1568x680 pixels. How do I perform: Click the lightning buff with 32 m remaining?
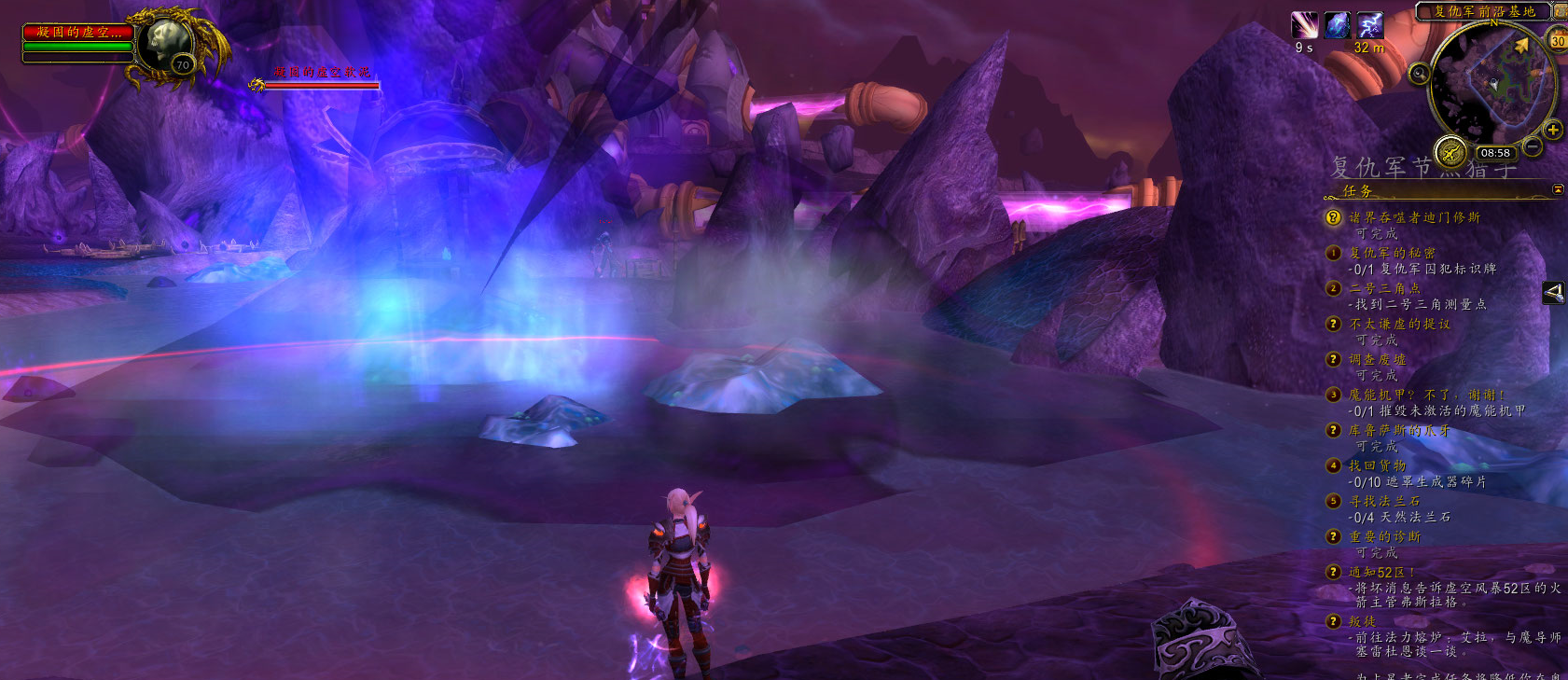(1369, 25)
